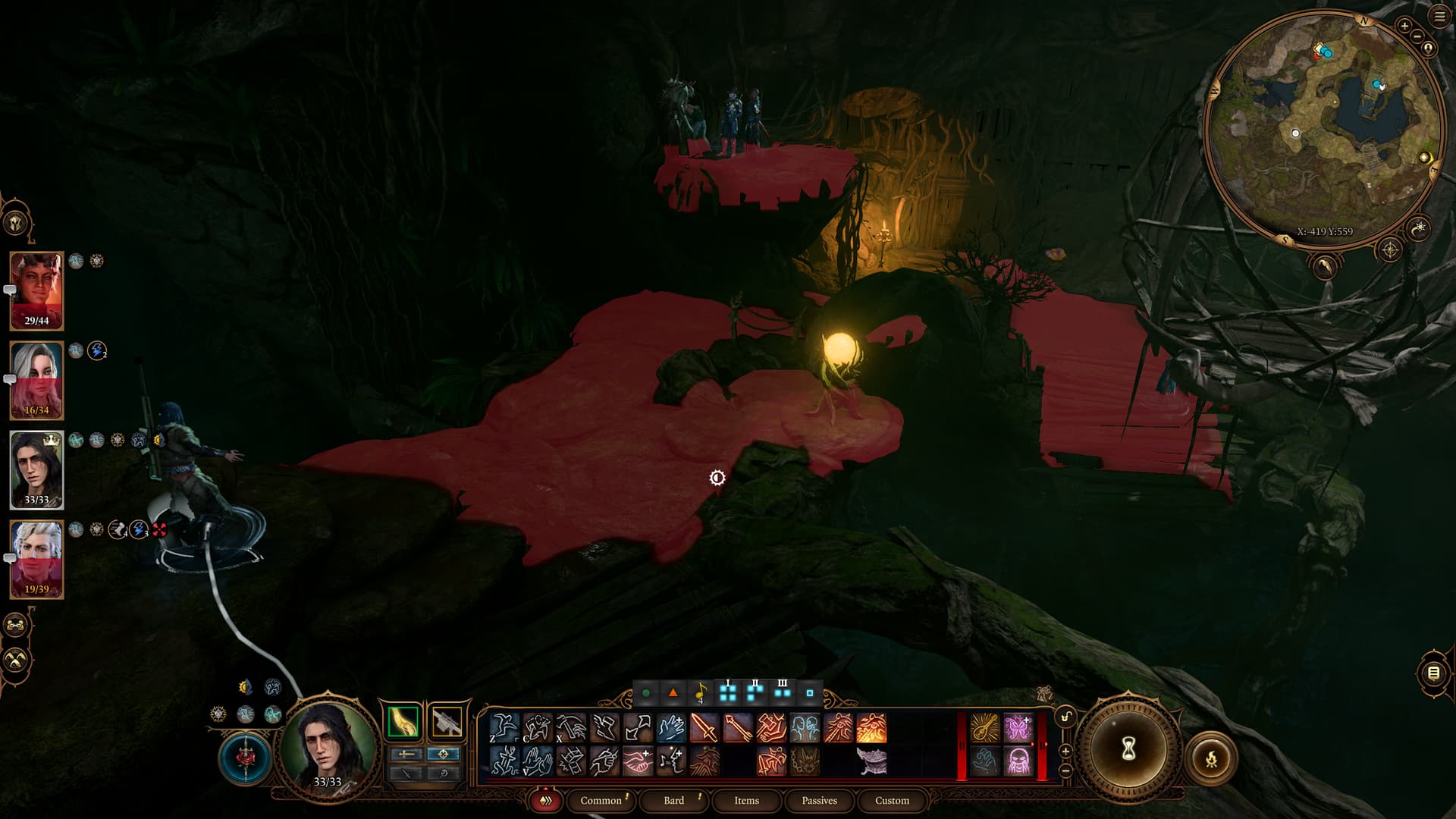Screen dimensions: 1456x819
Task: Select the pale white-haired man party portrait
Action: tap(36, 559)
